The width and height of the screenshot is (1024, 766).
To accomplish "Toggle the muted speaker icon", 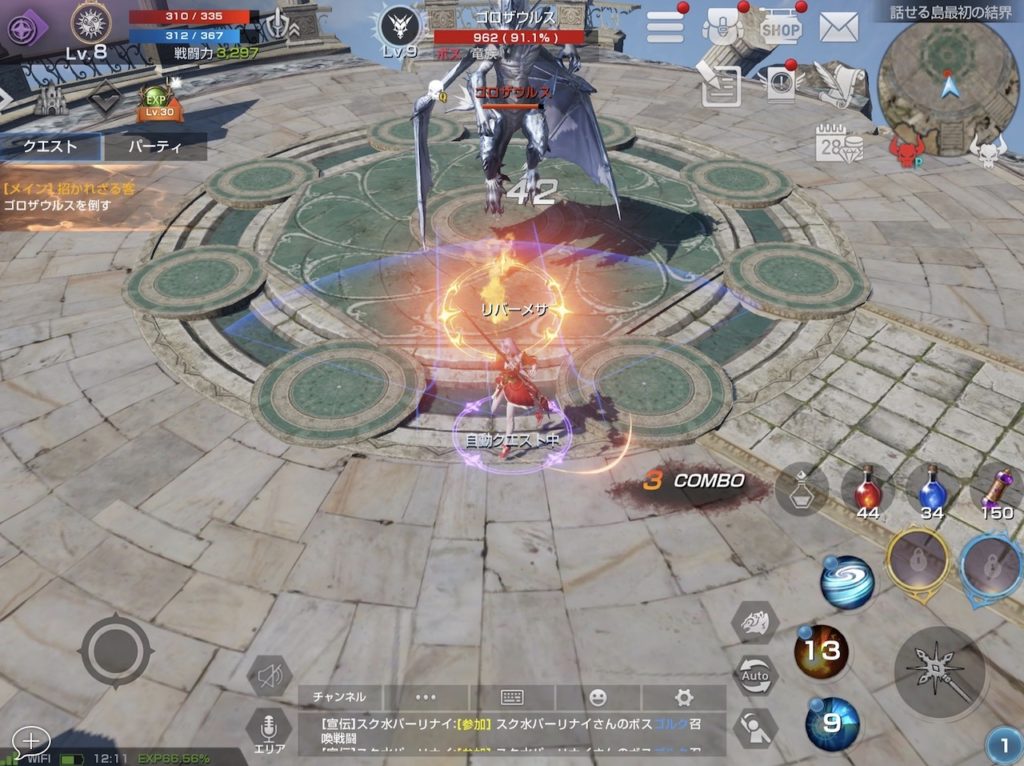I will pyautogui.click(x=268, y=677).
